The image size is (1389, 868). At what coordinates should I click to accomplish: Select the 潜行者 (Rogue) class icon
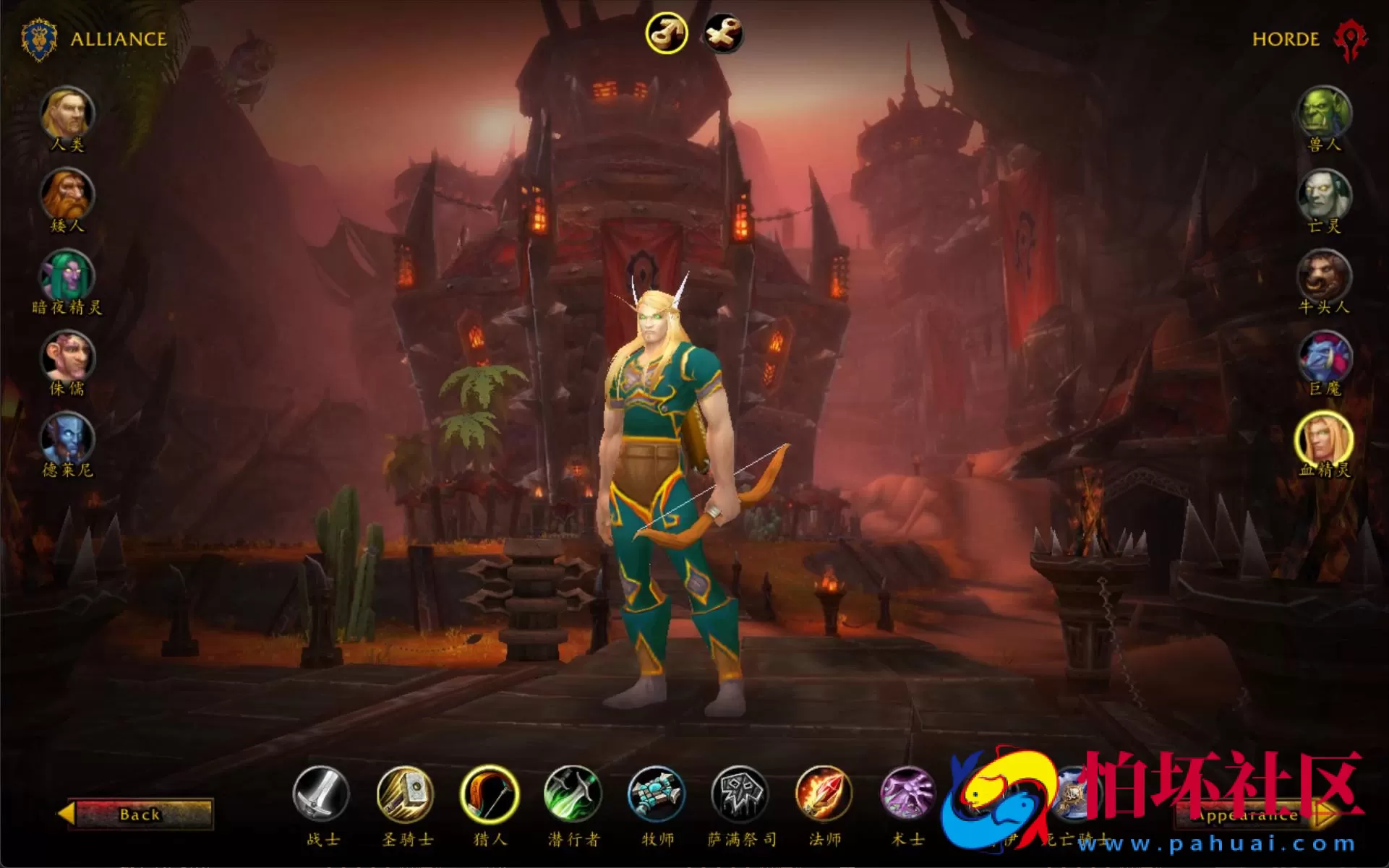tap(572, 798)
